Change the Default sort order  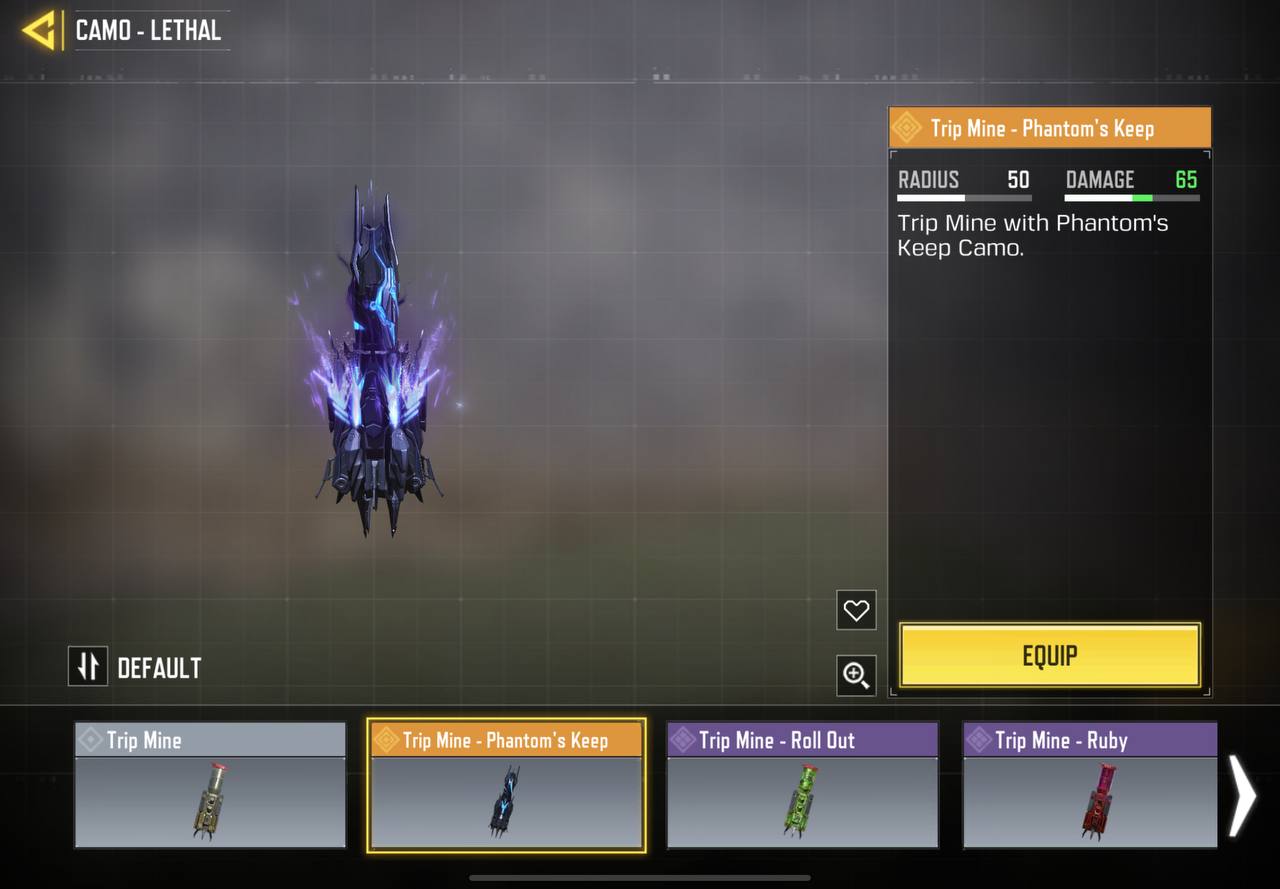click(x=88, y=667)
